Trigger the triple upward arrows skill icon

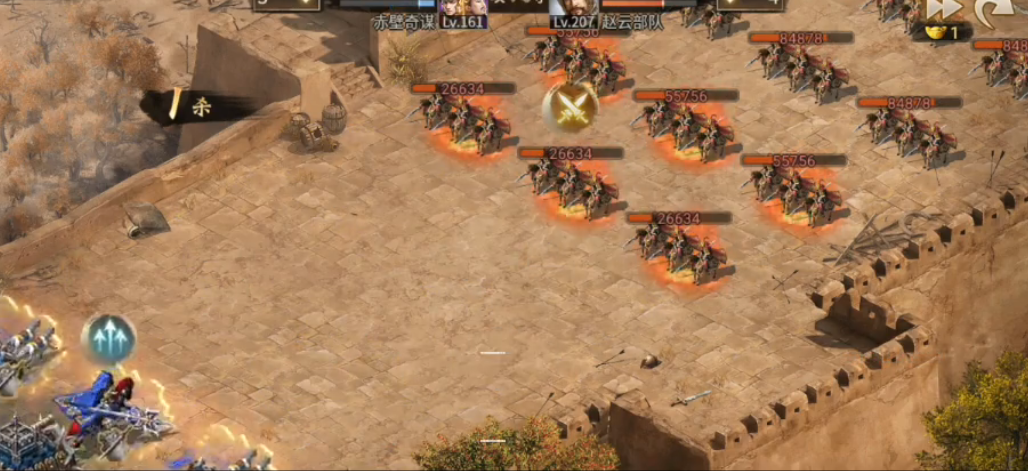click(x=109, y=339)
